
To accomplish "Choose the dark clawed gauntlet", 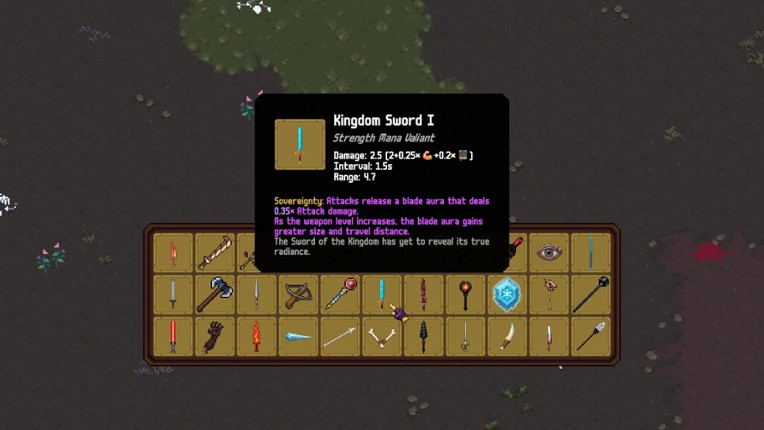I will (214, 336).
